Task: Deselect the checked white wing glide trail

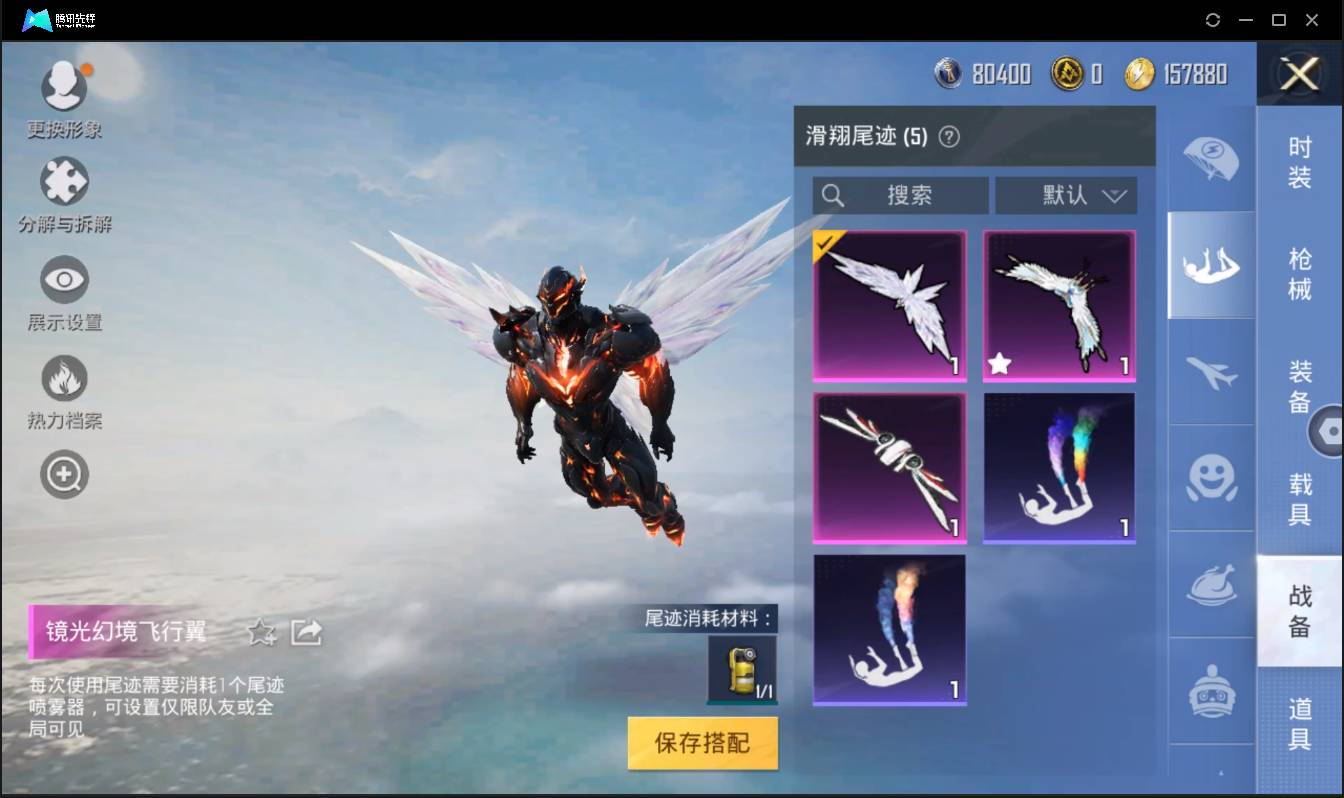Action: 889,305
